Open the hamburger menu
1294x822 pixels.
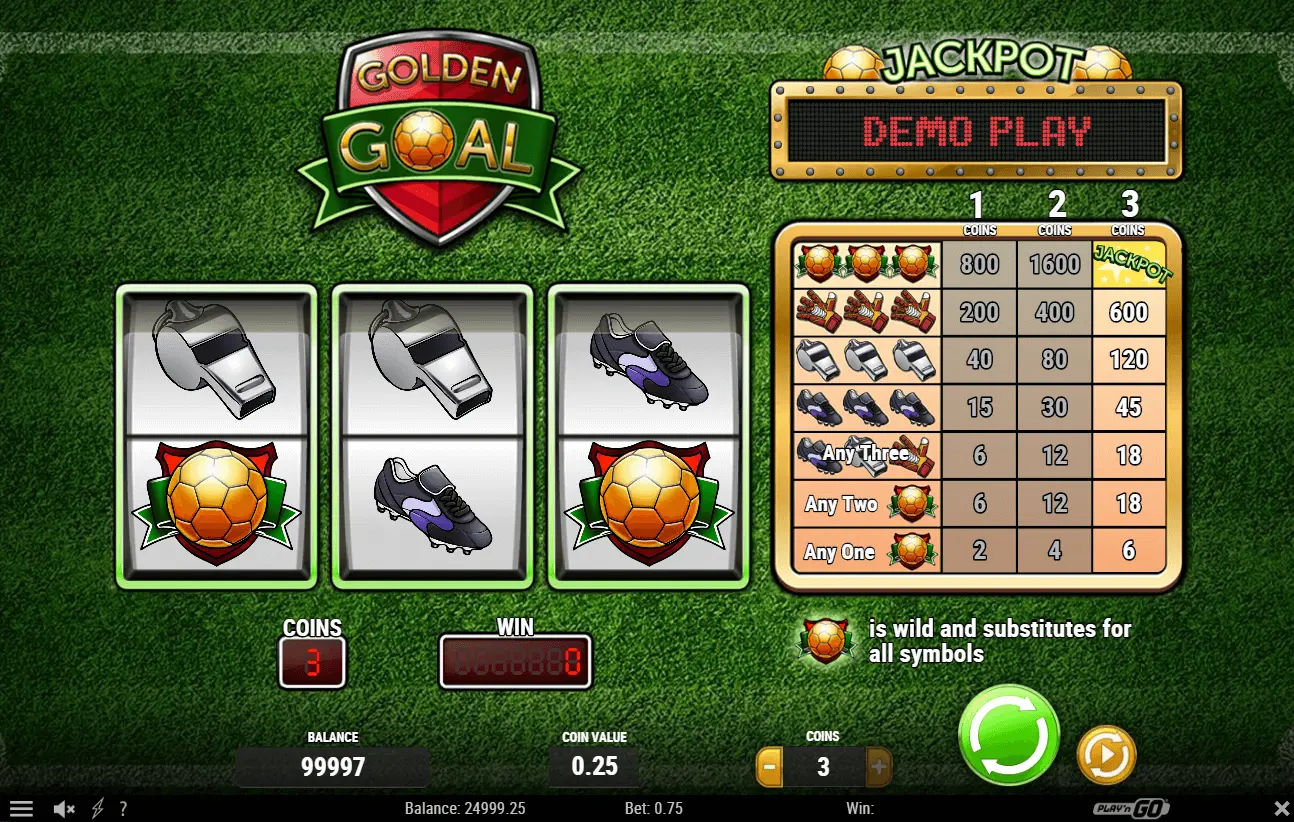[x=21, y=808]
